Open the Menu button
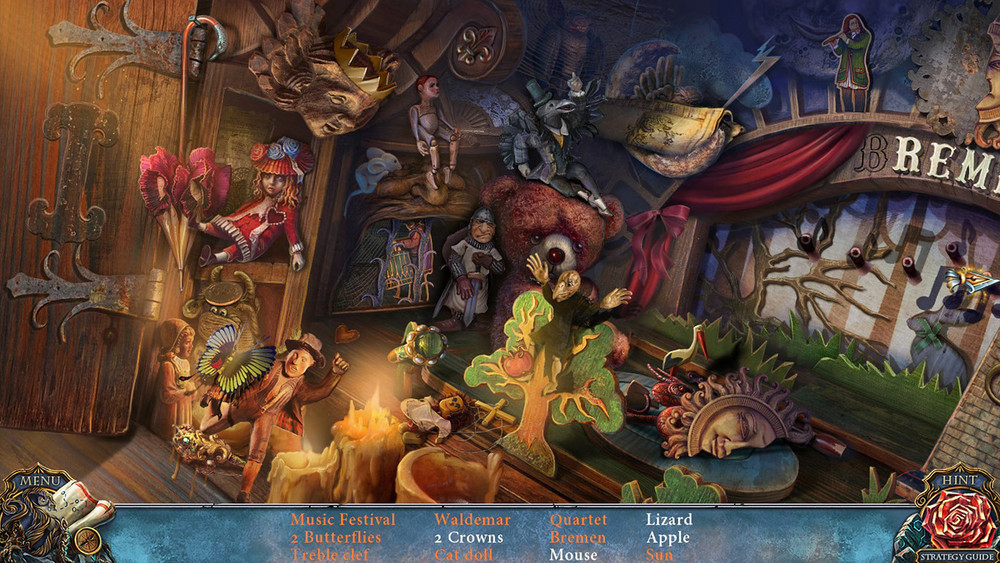Screen dimensions: 1000x563 click(x=38, y=481)
